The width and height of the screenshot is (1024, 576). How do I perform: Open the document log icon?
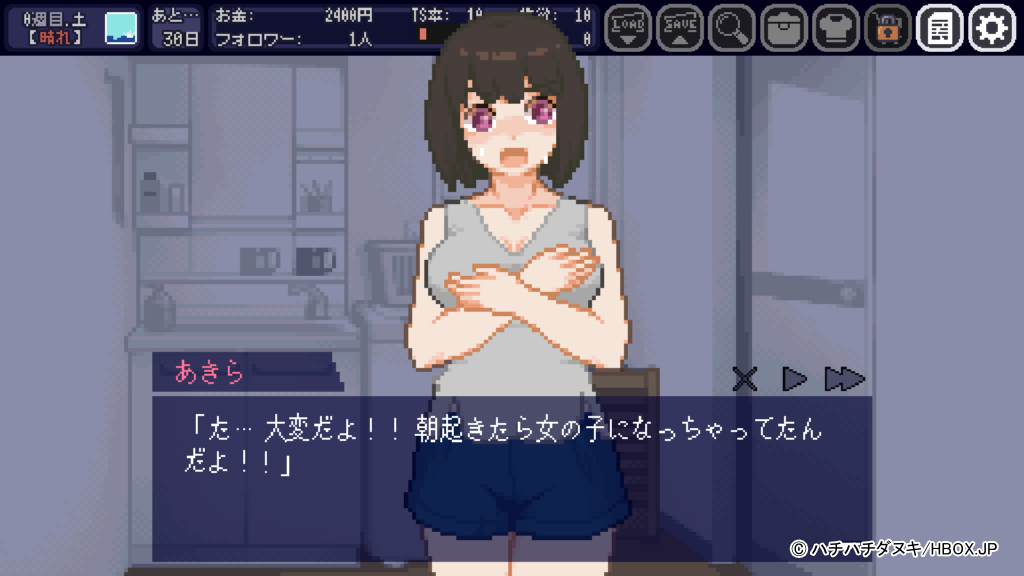click(940, 28)
